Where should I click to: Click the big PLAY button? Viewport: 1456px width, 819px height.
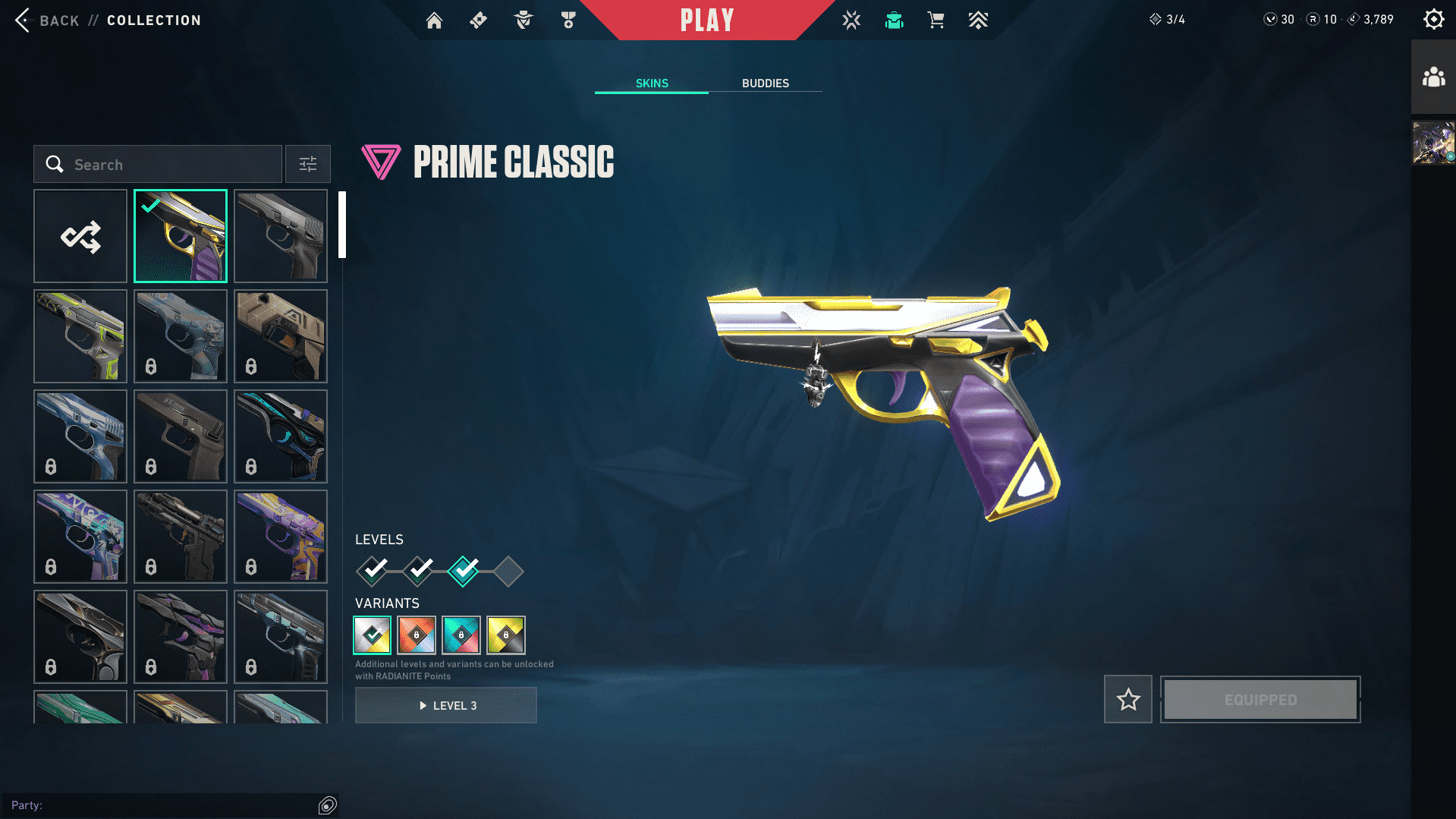click(706, 20)
